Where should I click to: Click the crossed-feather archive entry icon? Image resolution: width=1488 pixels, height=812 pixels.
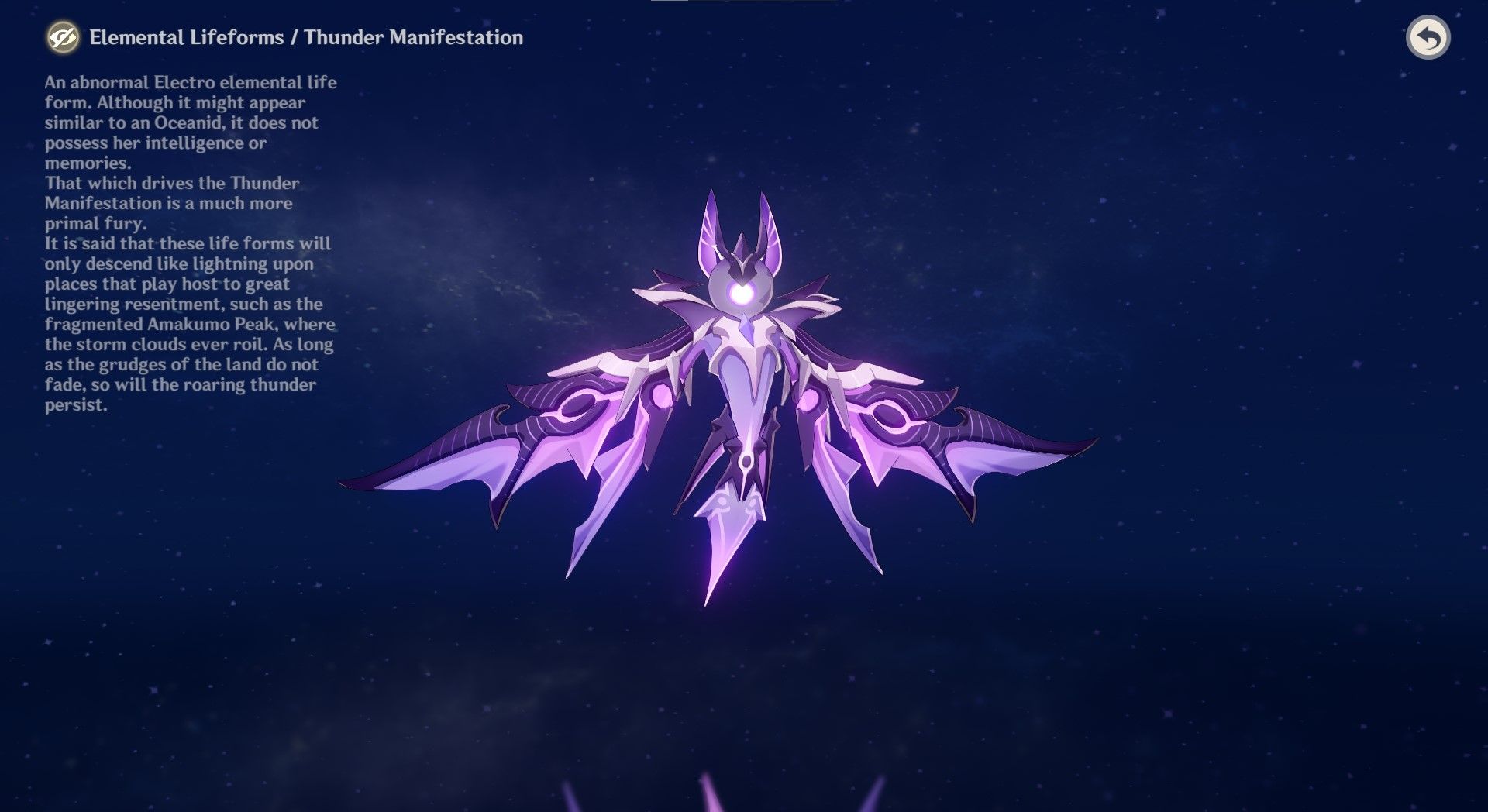coord(63,37)
